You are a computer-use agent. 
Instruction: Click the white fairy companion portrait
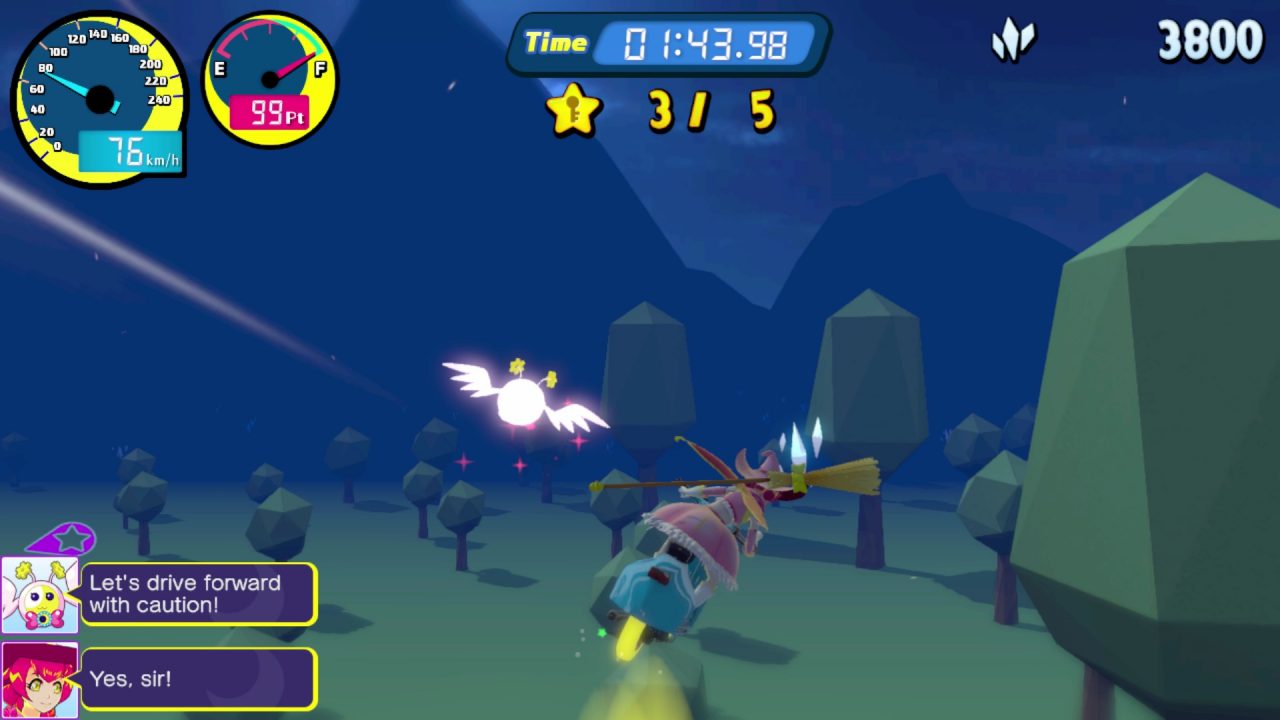[40, 596]
